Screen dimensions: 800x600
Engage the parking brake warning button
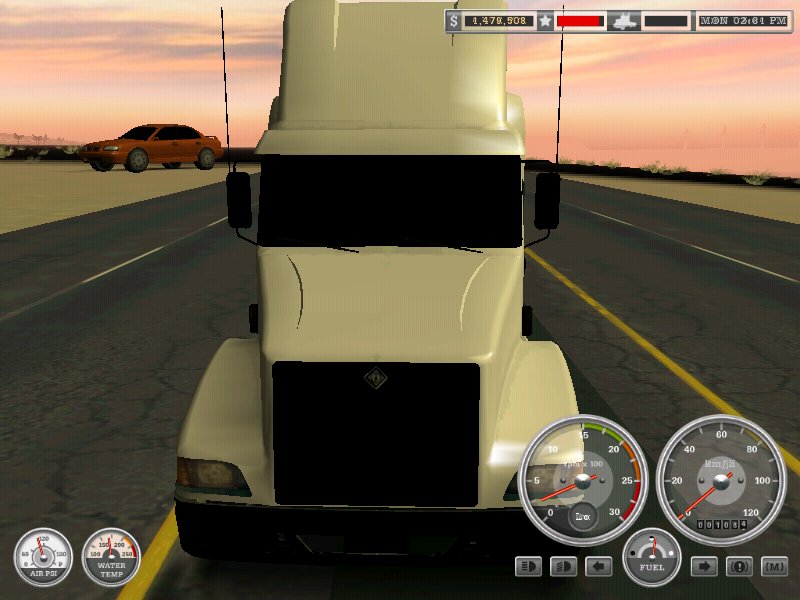[740, 567]
